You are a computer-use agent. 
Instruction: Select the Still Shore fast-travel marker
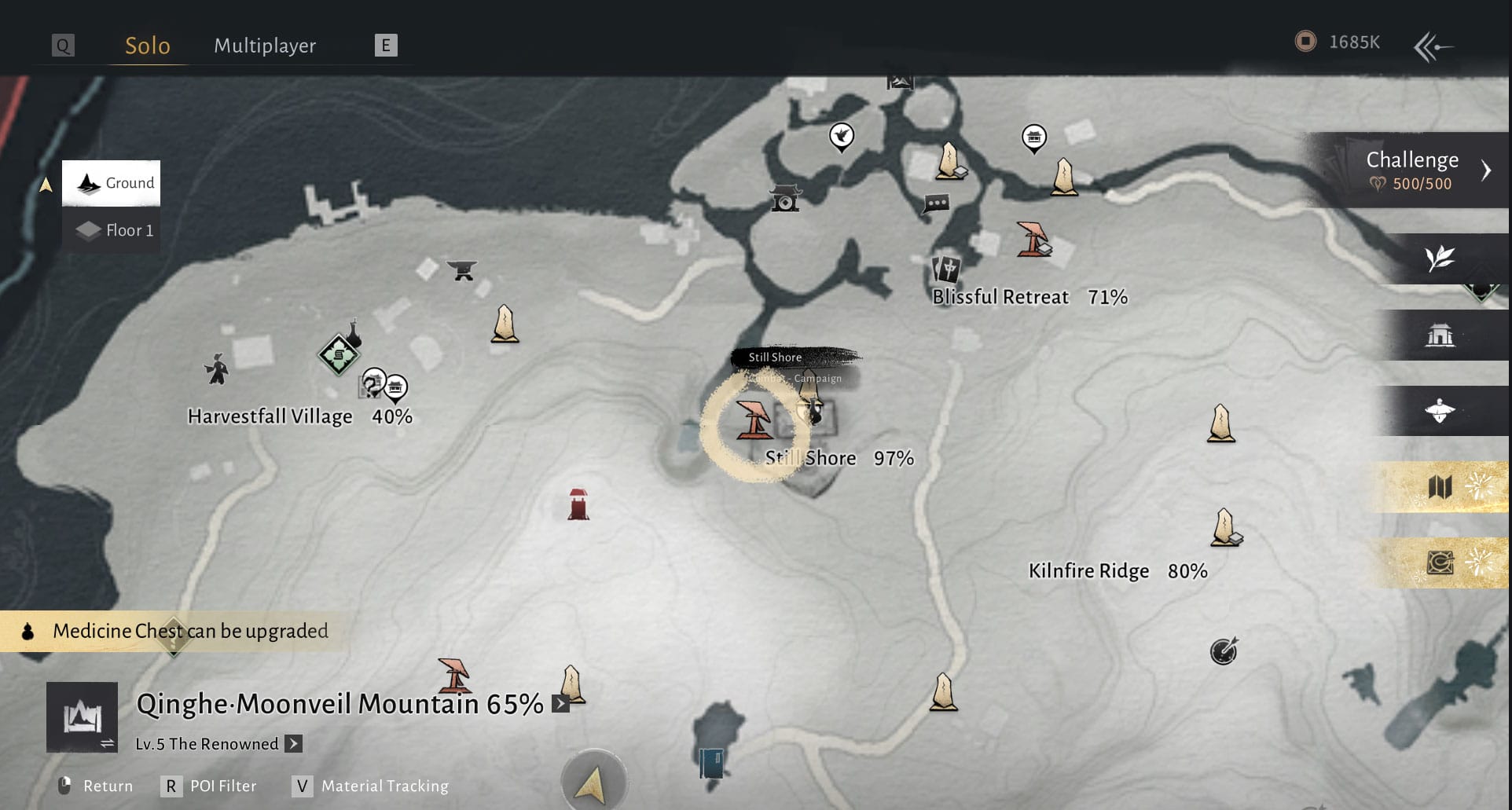754,420
